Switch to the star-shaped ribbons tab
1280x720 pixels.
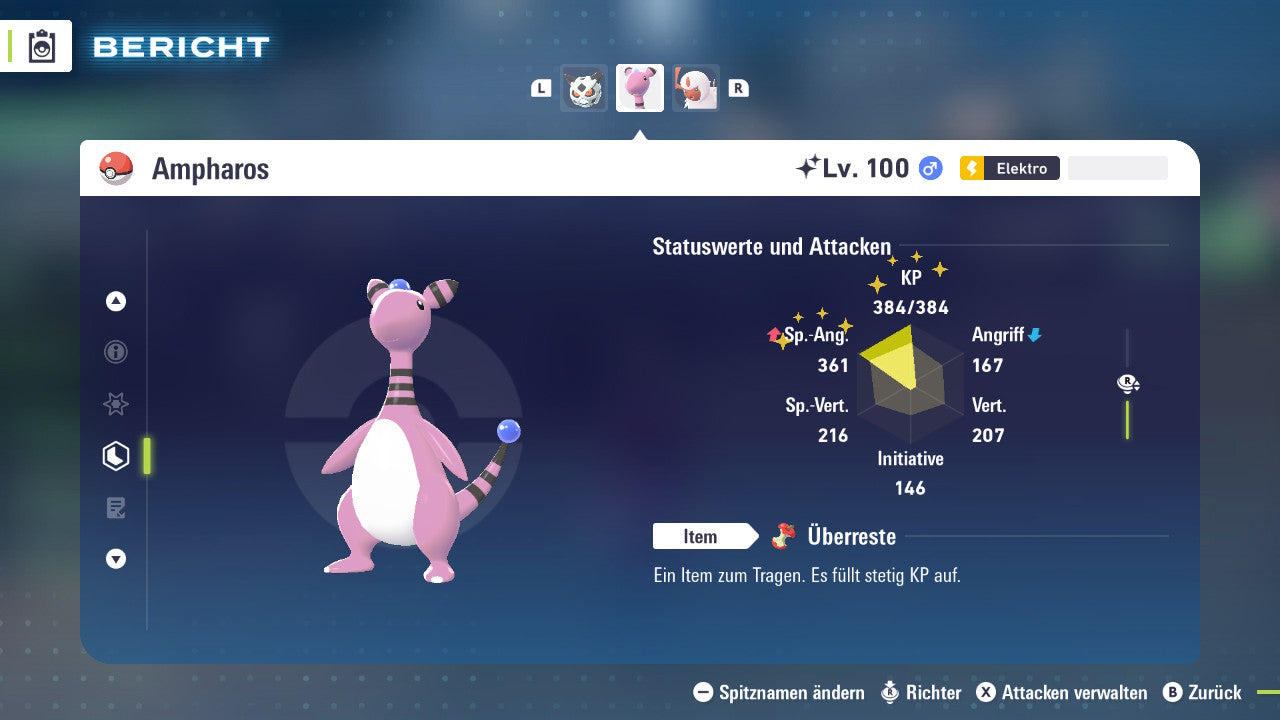click(x=116, y=404)
